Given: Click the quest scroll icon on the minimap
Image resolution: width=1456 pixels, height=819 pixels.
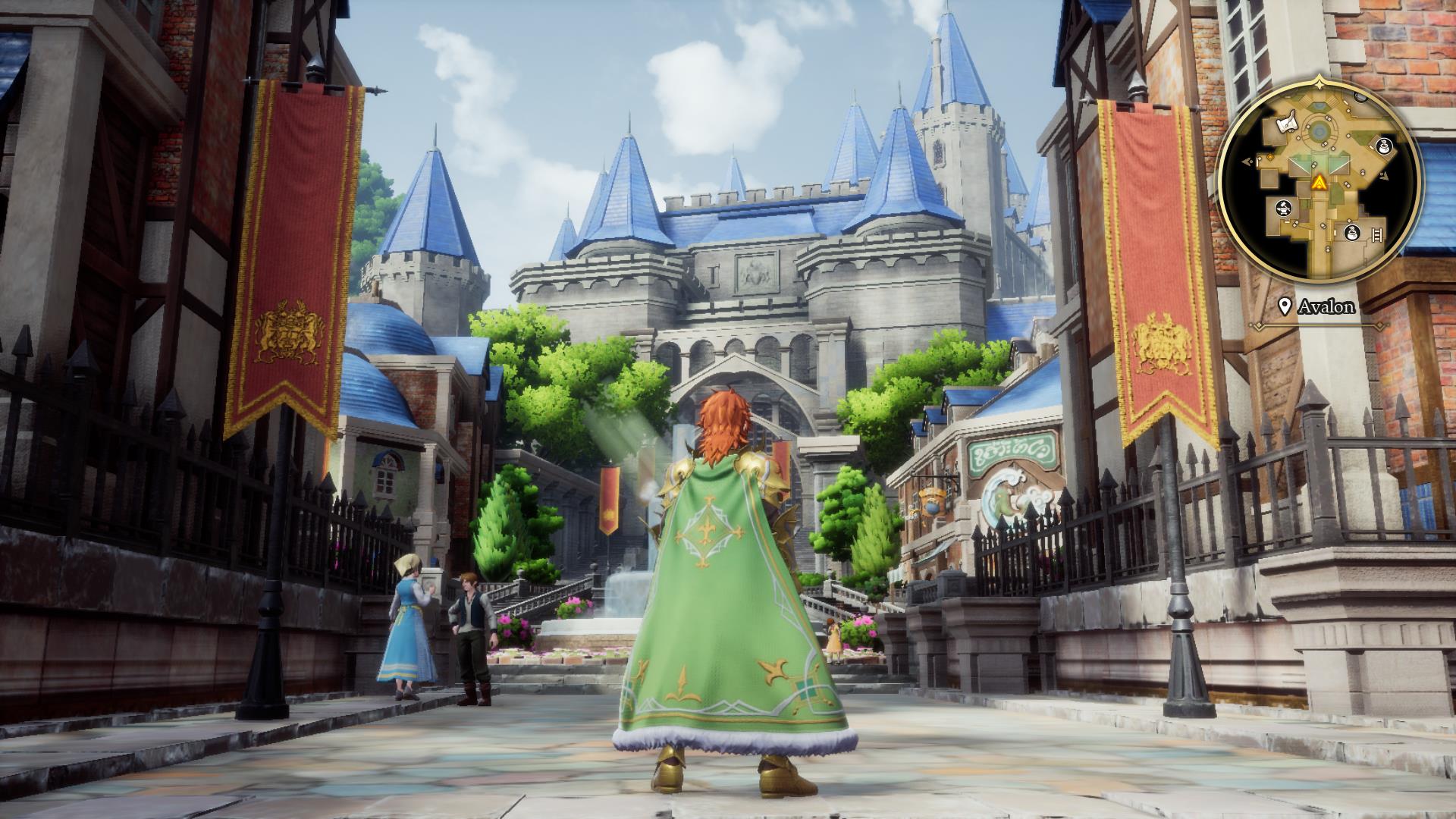Looking at the screenshot, I should pyautogui.click(x=1287, y=123).
